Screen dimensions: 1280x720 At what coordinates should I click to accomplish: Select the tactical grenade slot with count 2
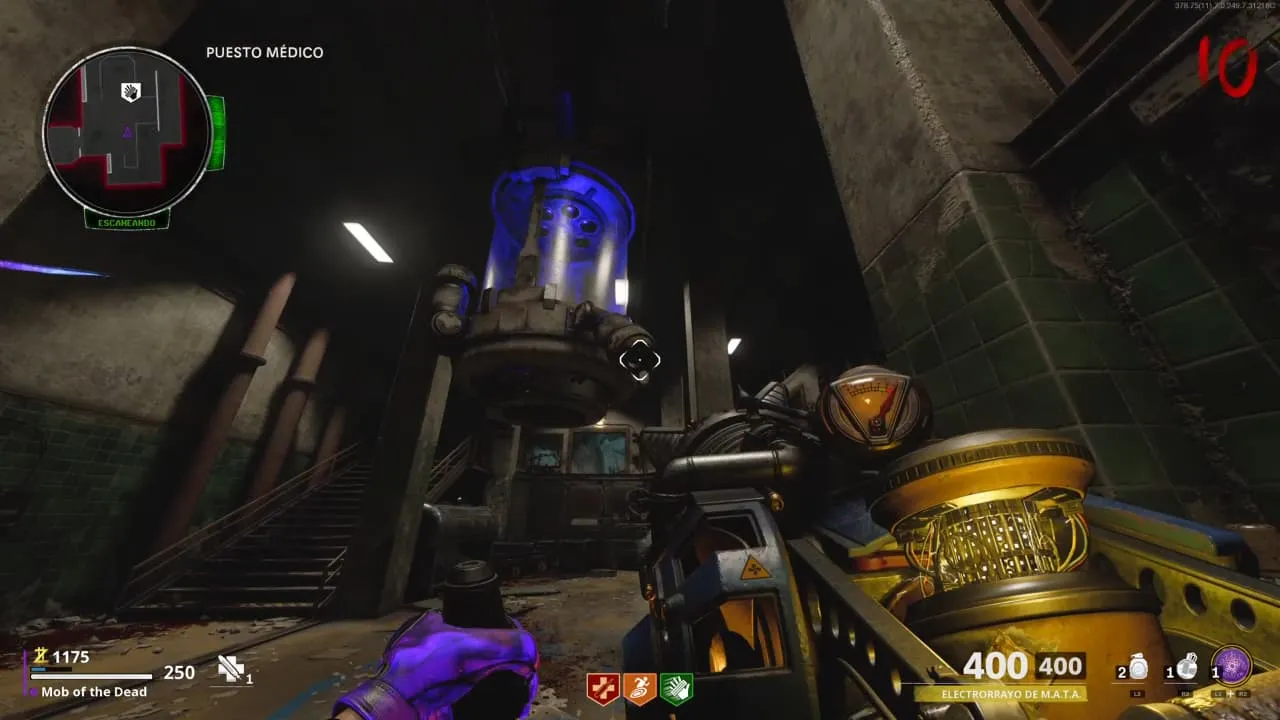(1138, 668)
